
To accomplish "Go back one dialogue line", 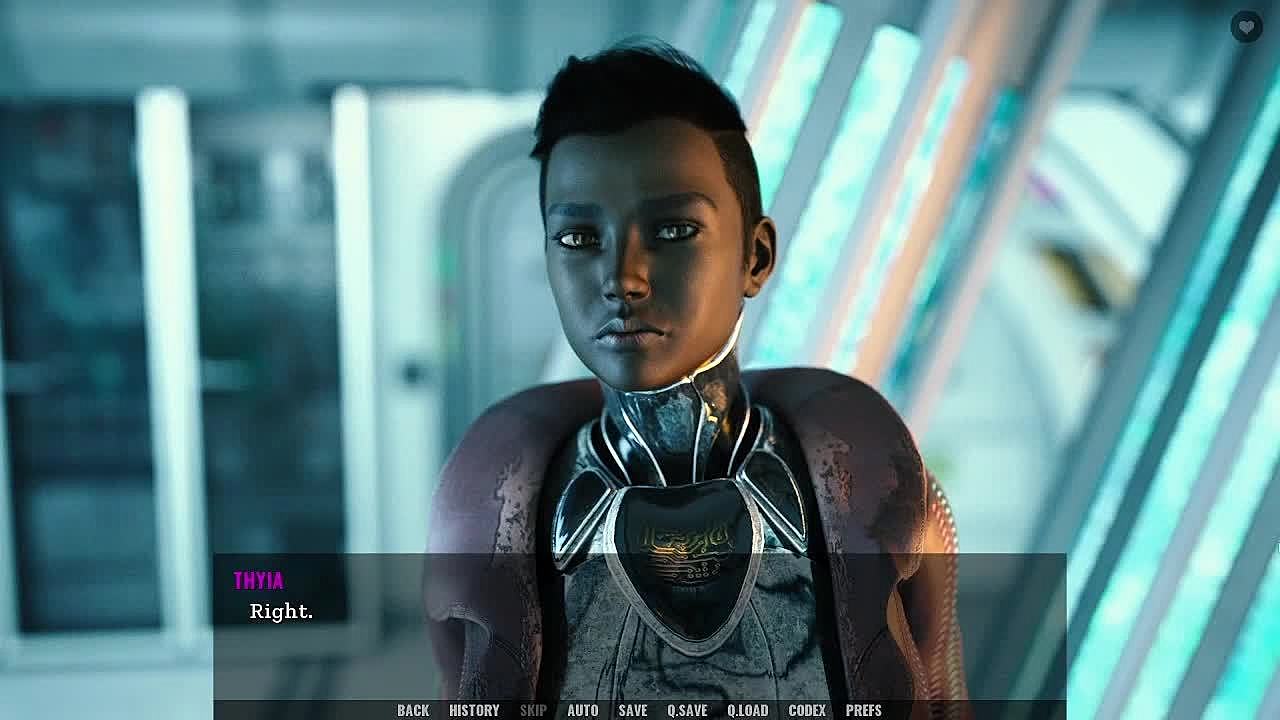I will click(x=413, y=710).
